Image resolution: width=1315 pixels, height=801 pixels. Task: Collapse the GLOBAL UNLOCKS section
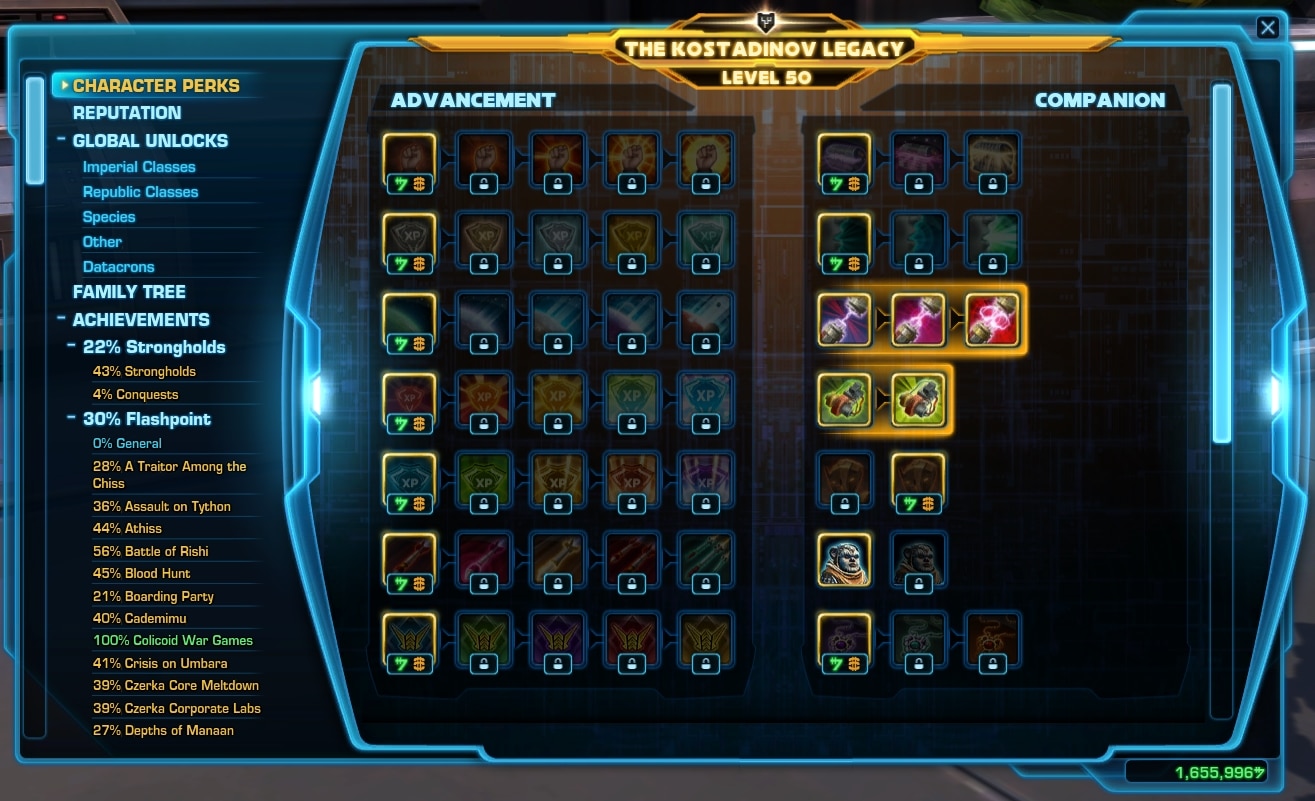pyautogui.click(x=63, y=140)
